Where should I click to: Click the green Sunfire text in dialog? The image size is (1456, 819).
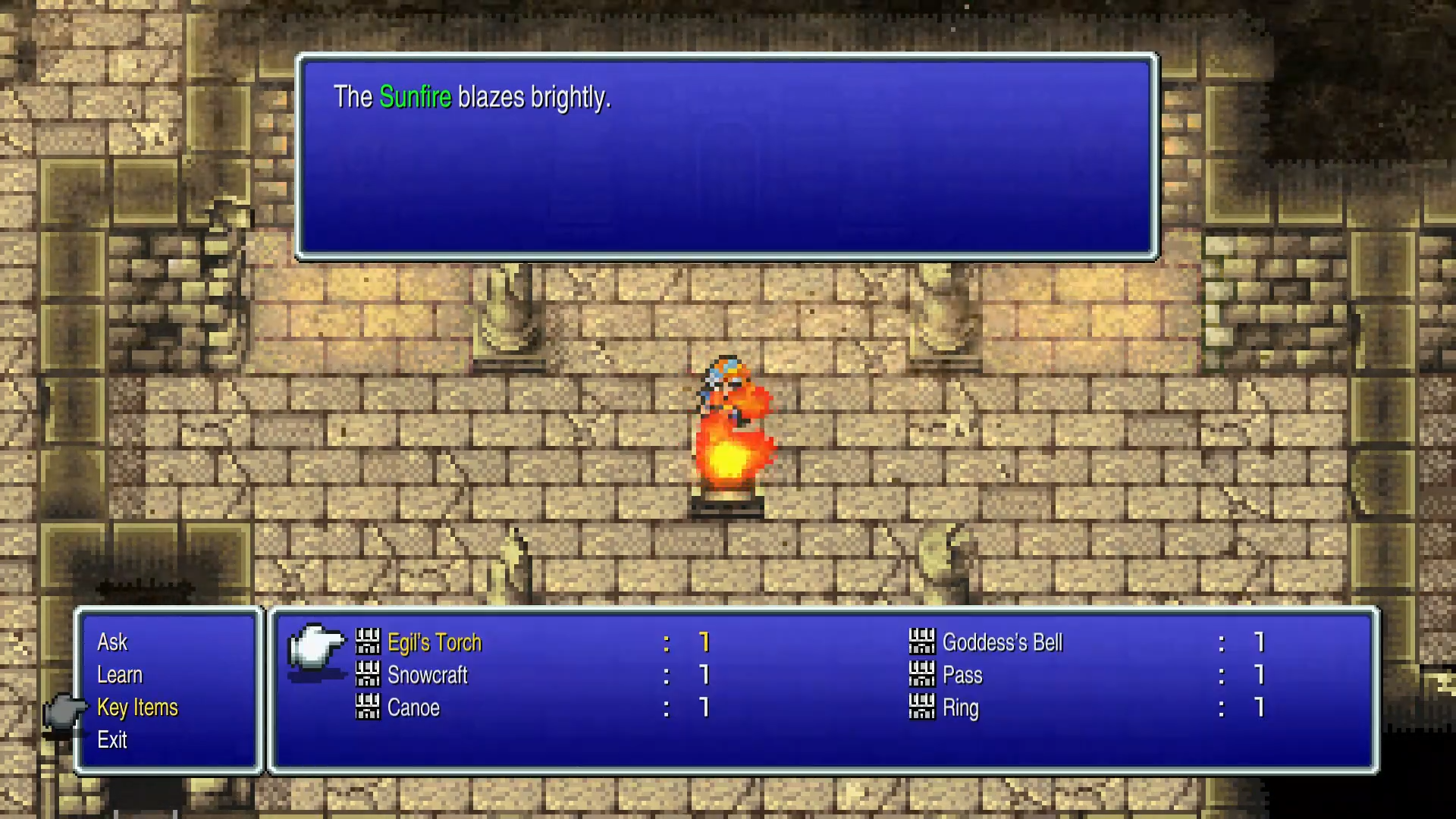[x=415, y=97]
